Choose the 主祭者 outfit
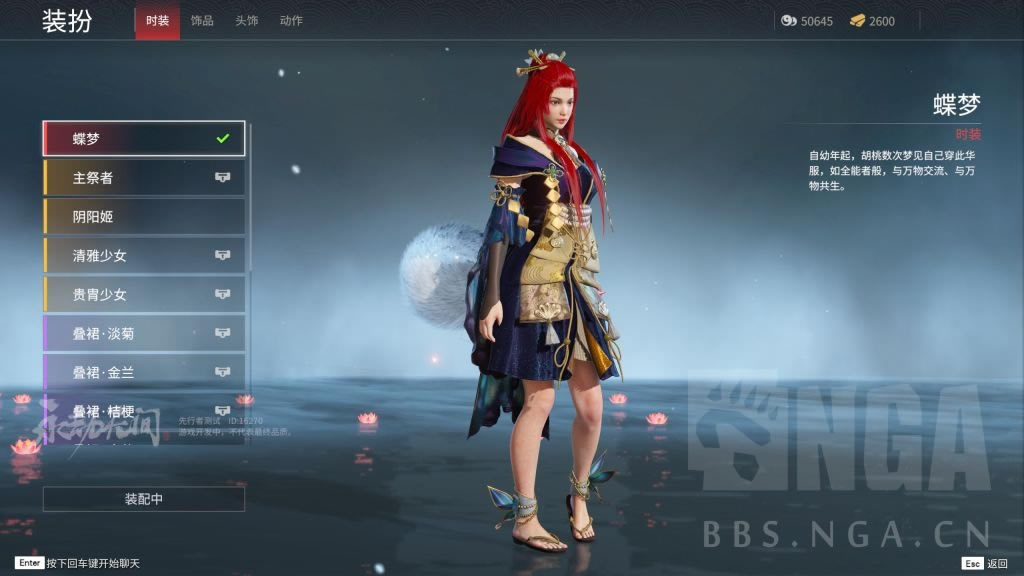Screen dimensions: 1024x576 pos(144,178)
